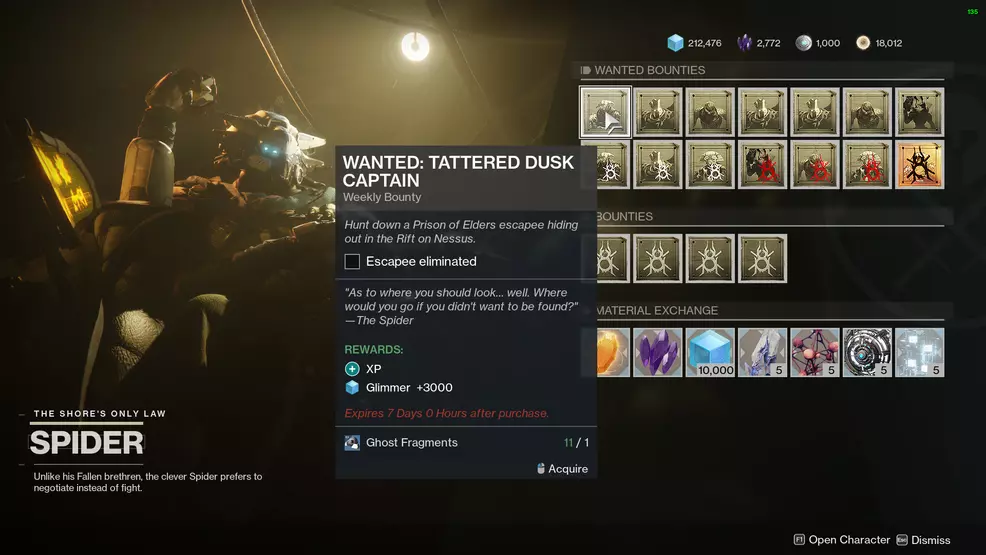Pick the mechanical orb exchange material
This screenshot has width=986, height=555.
[867, 352]
